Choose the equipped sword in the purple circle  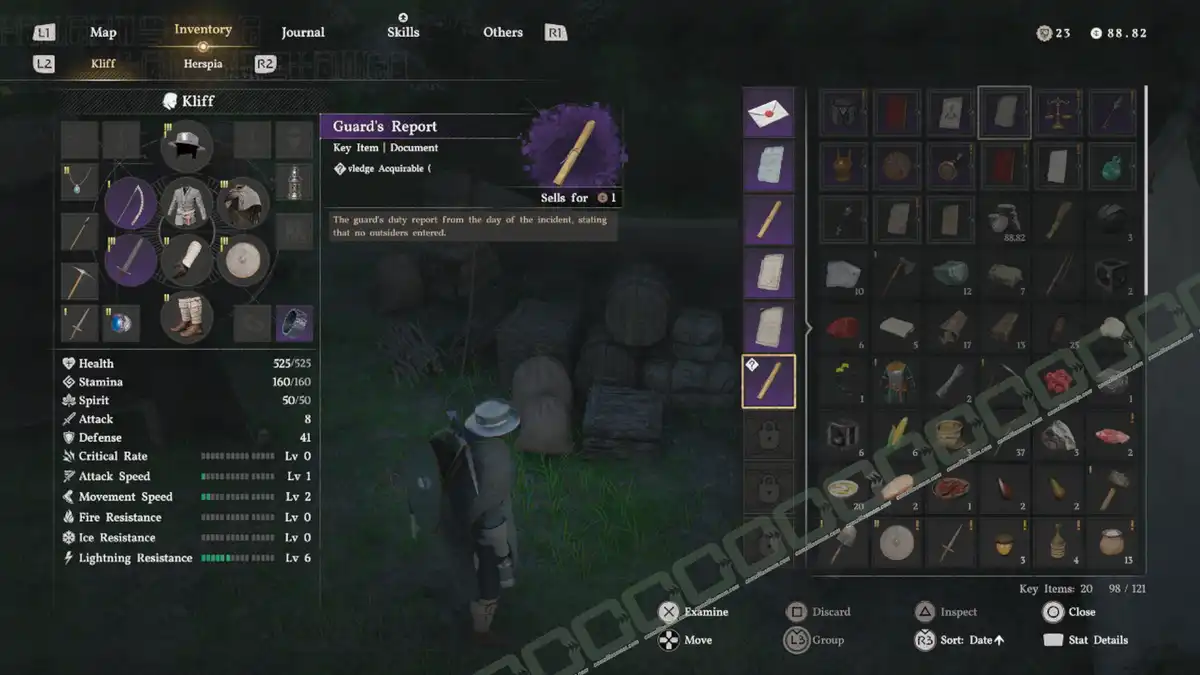[x=130, y=261]
